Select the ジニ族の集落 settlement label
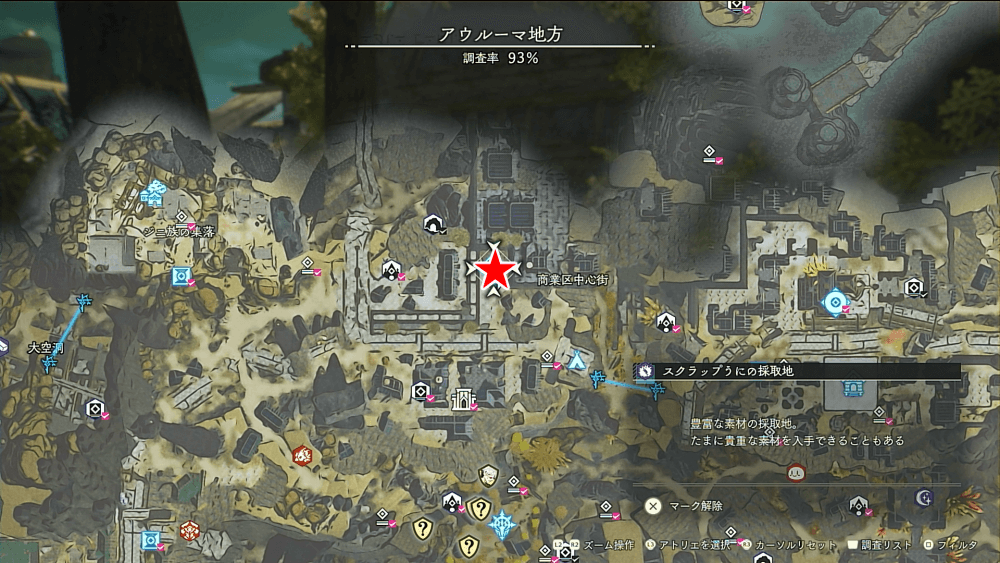 [x=179, y=231]
